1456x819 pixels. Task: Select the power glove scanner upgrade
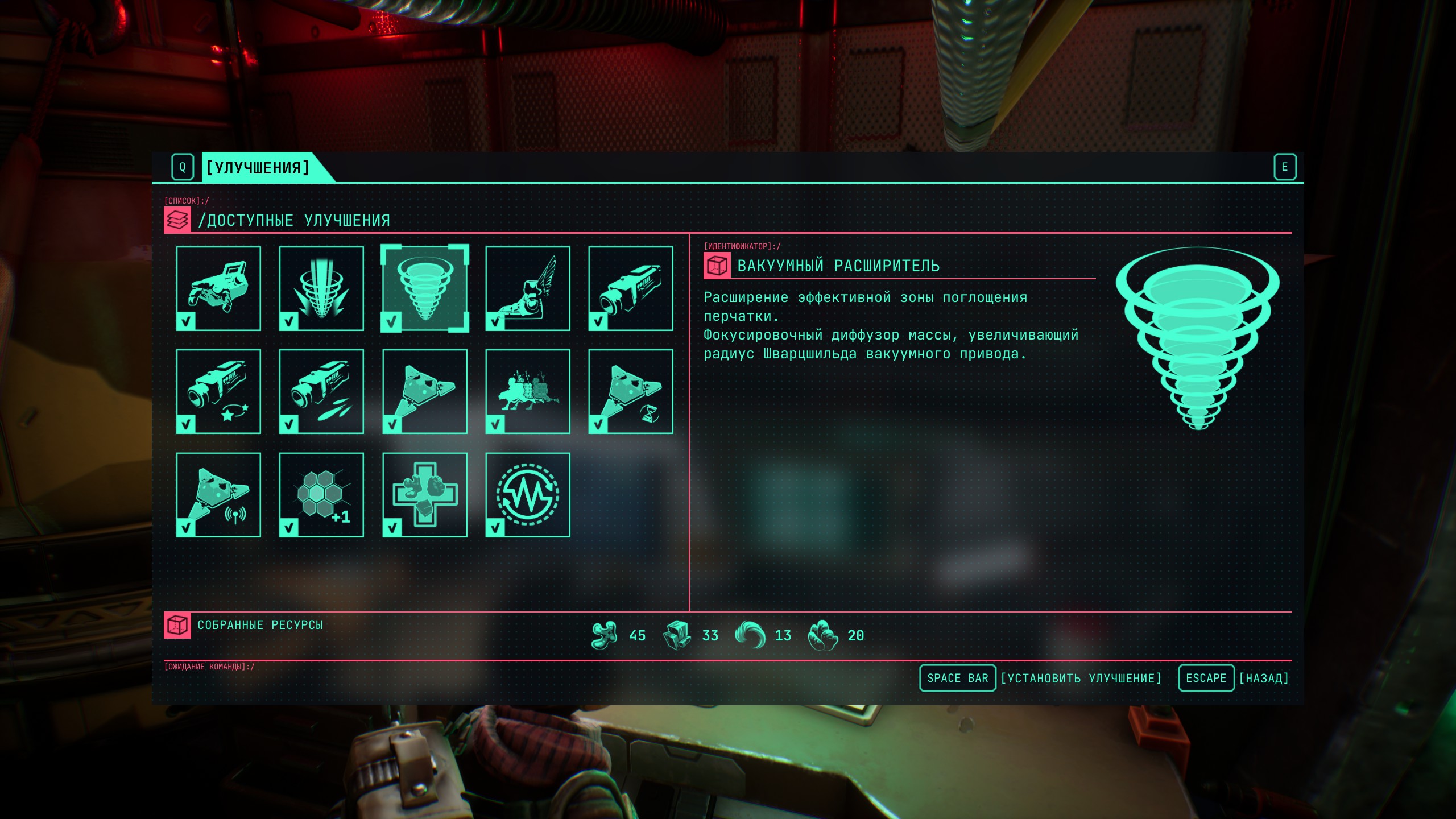218,288
